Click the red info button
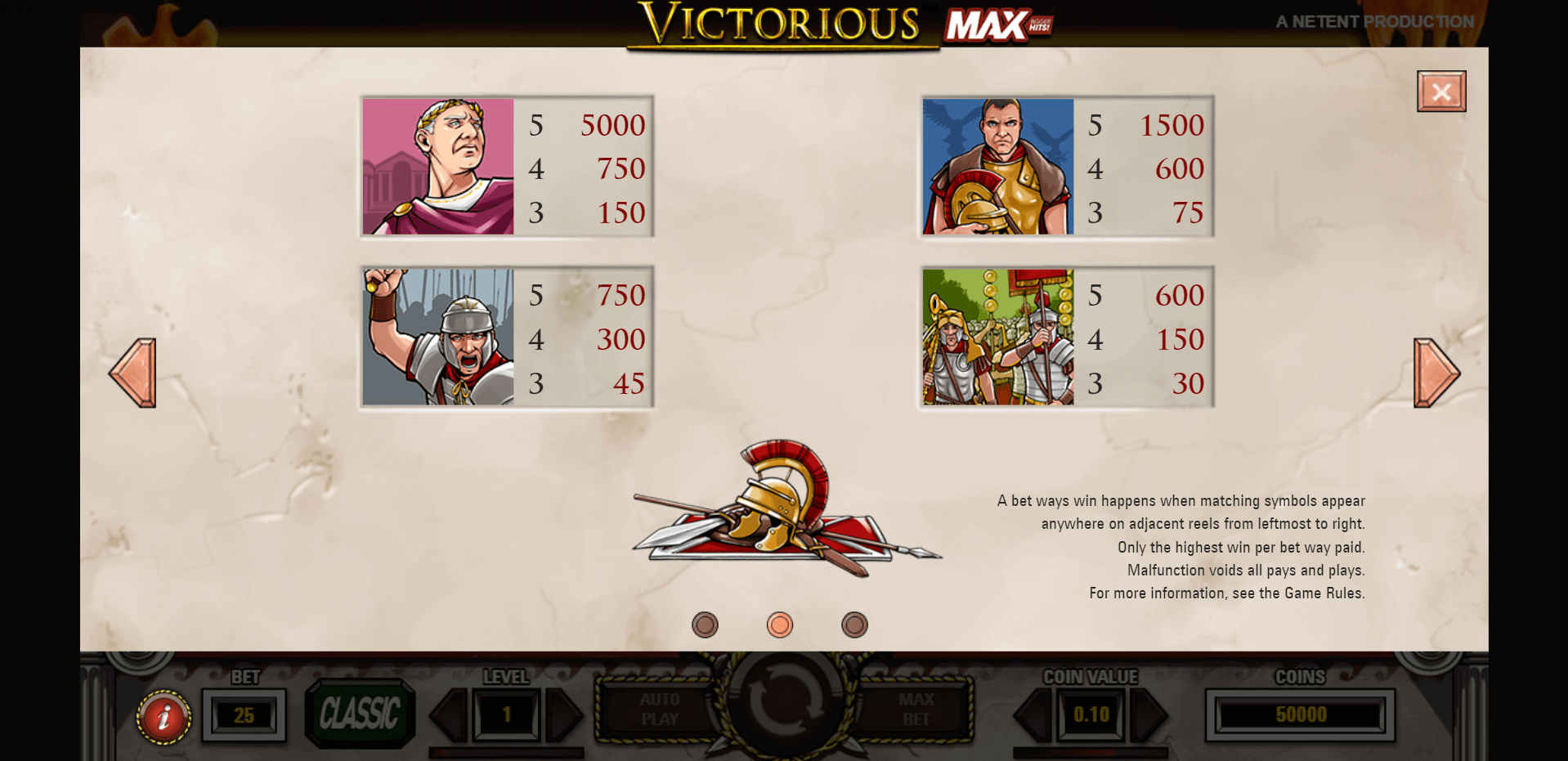 164,717
